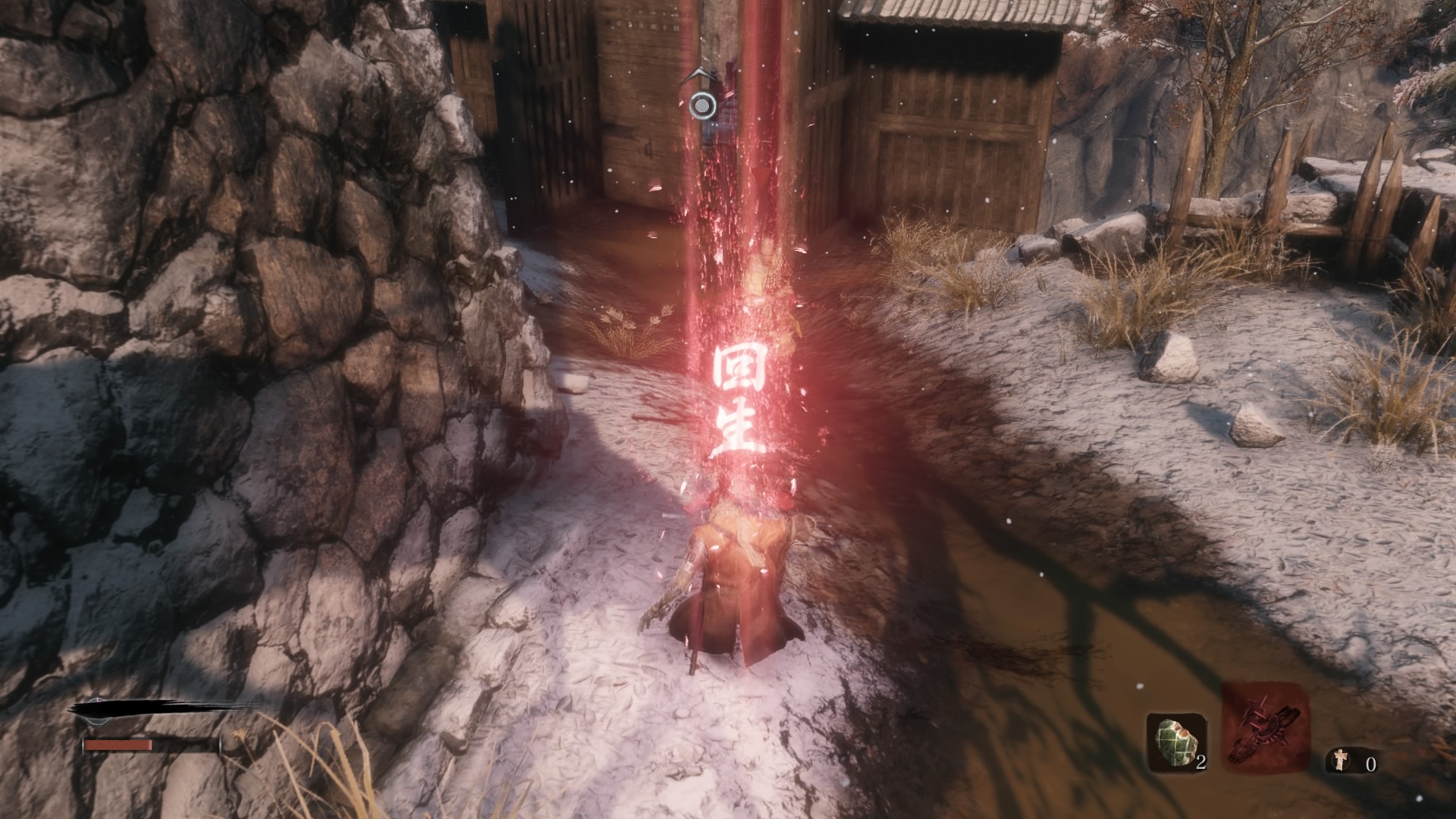This screenshot has width=1456, height=819.
Task: Select the green quick item slot
Action: click(1175, 743)
